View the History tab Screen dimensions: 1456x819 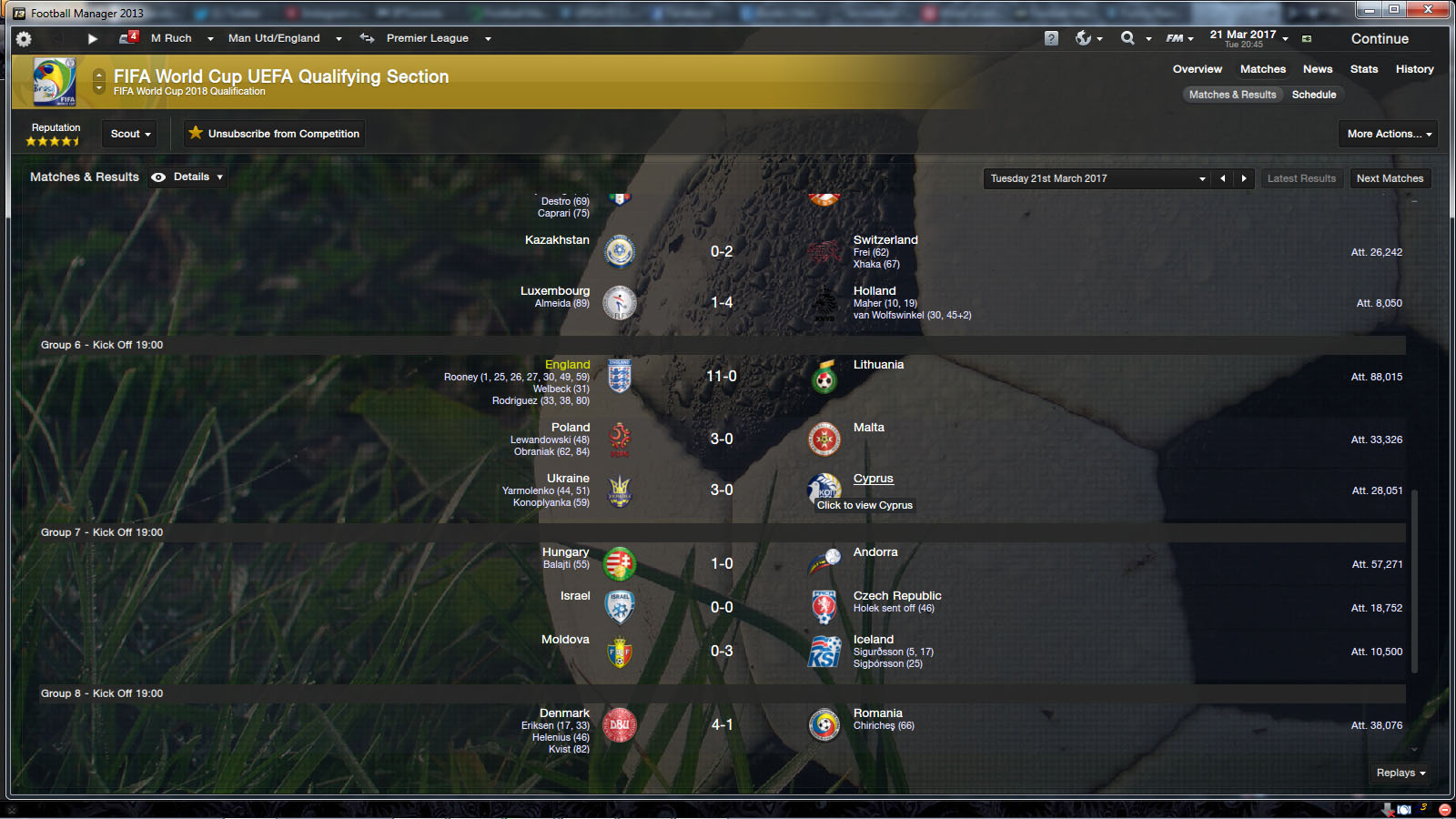pos(1414,69)
